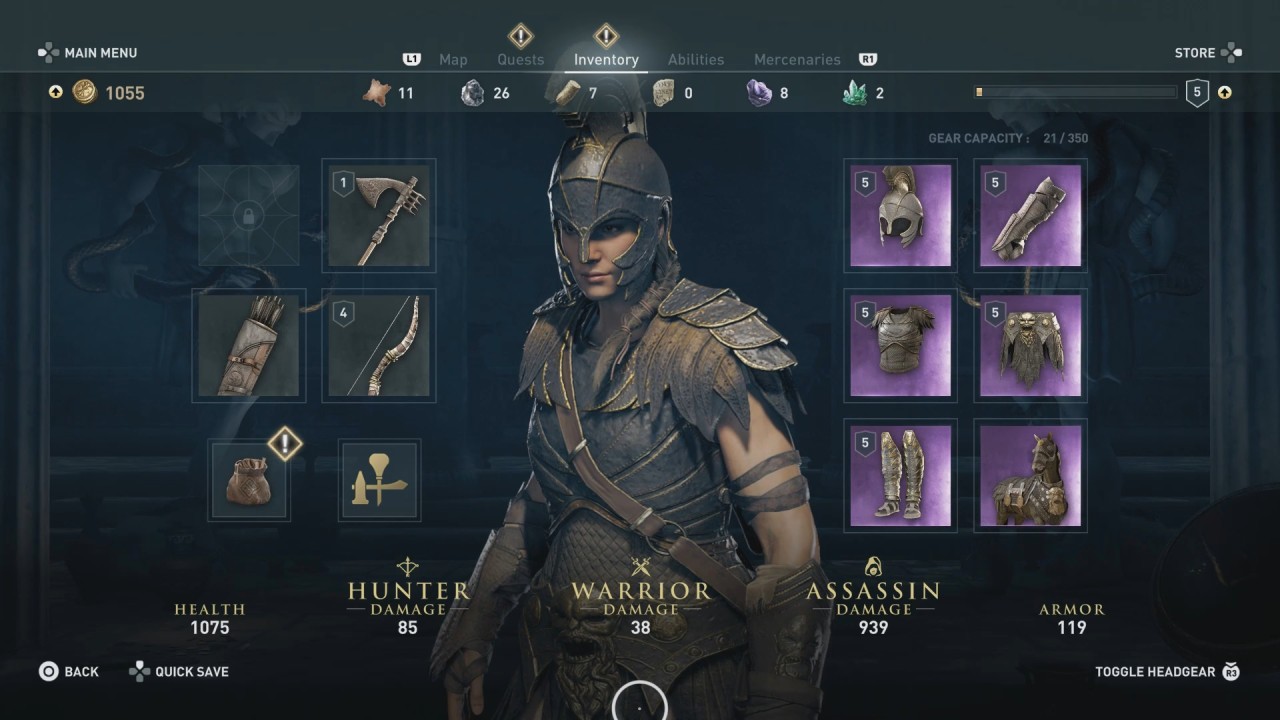Select the equipped axe weapon slot

pos(379,216)
